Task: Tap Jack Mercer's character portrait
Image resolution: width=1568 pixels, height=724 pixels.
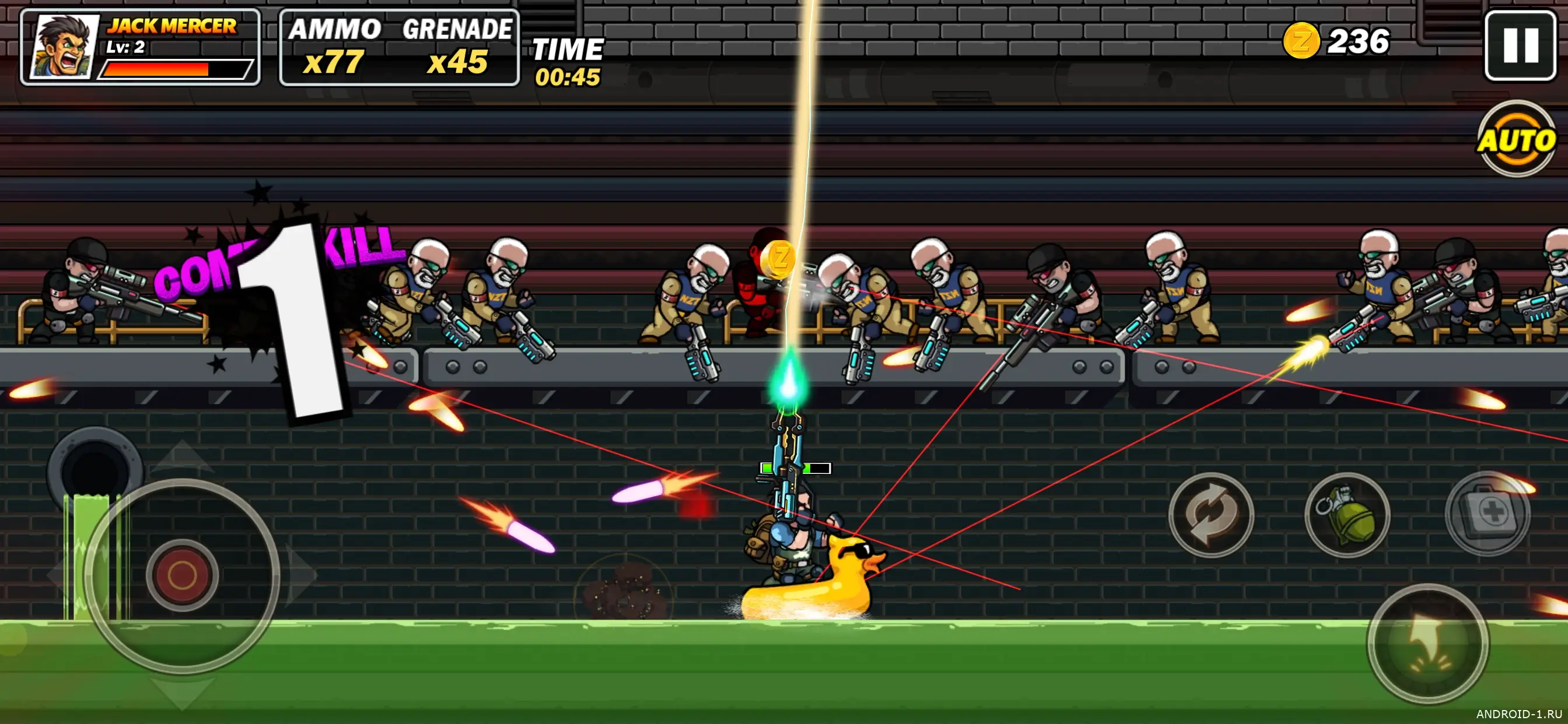Action: [x=65, y=47]
